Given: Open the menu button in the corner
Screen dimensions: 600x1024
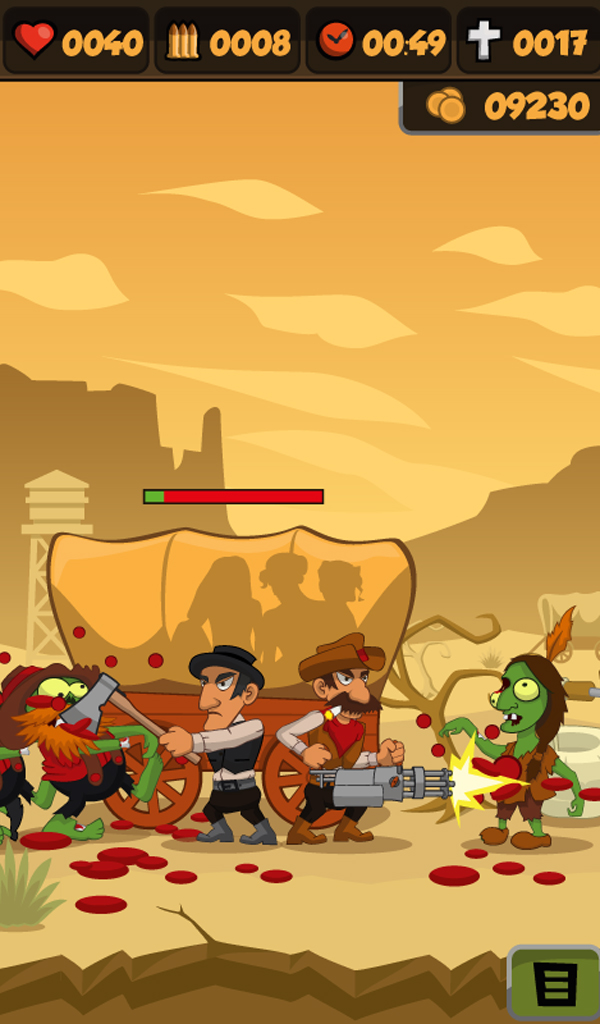Looking at the screenshot, I should tap(556, 984).
